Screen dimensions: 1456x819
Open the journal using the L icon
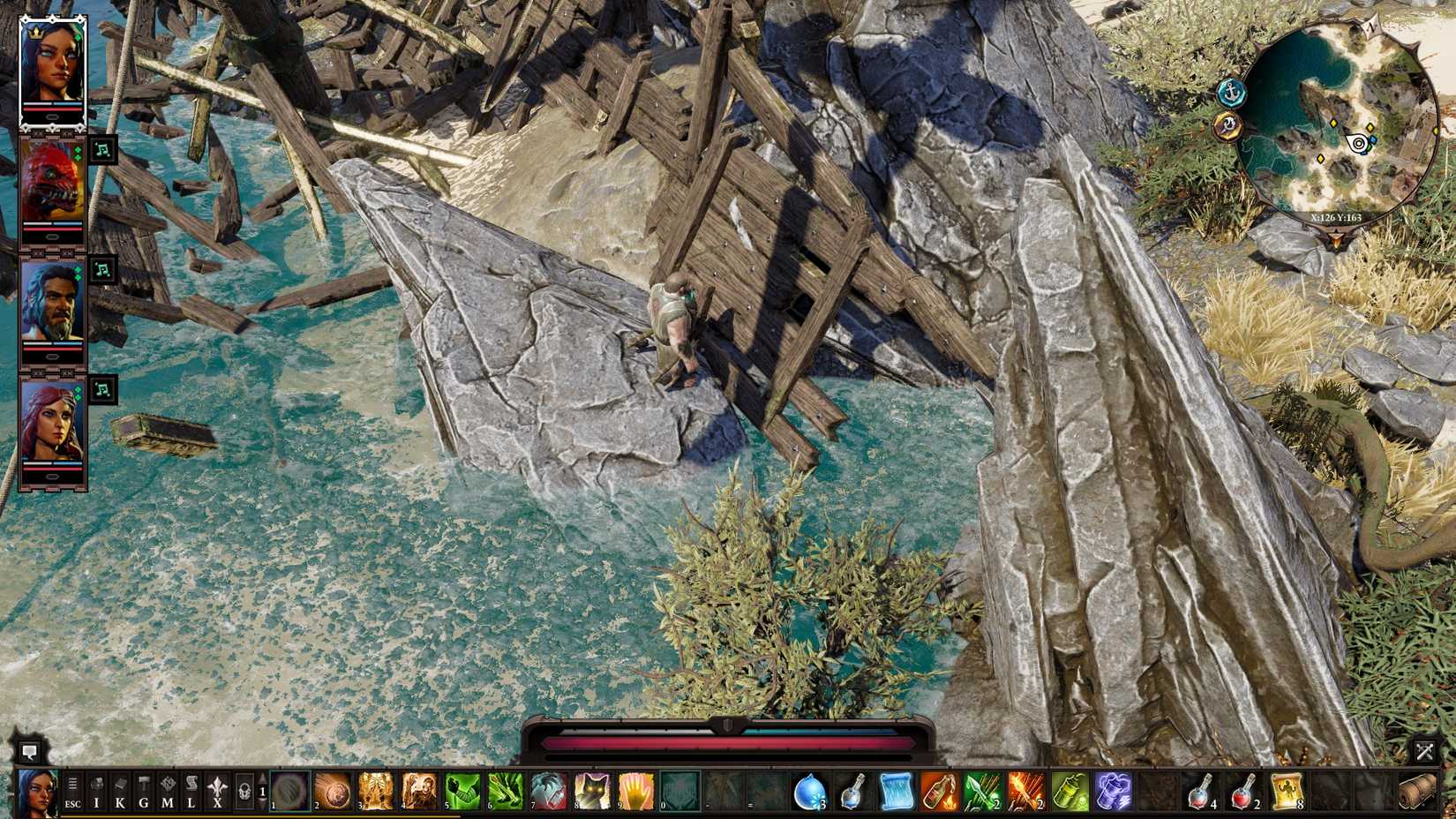coord(192,790)
